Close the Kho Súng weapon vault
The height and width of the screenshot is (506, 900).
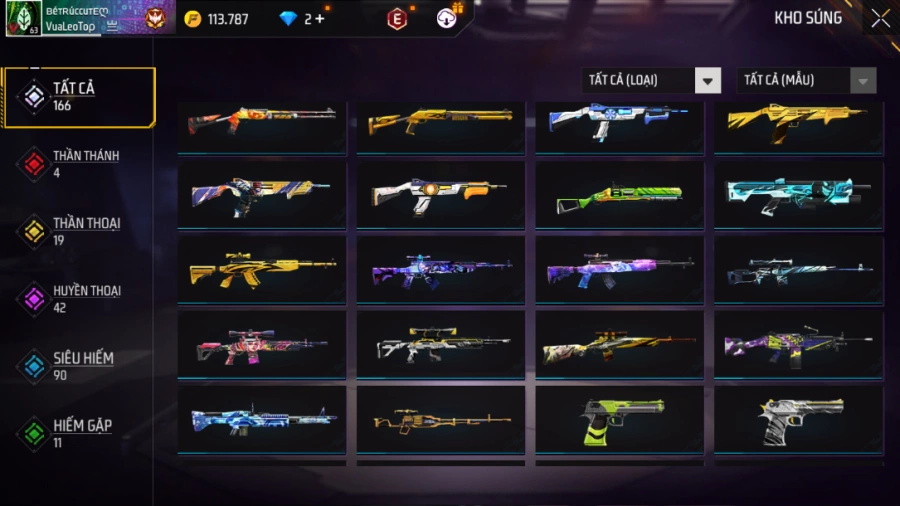879,18
